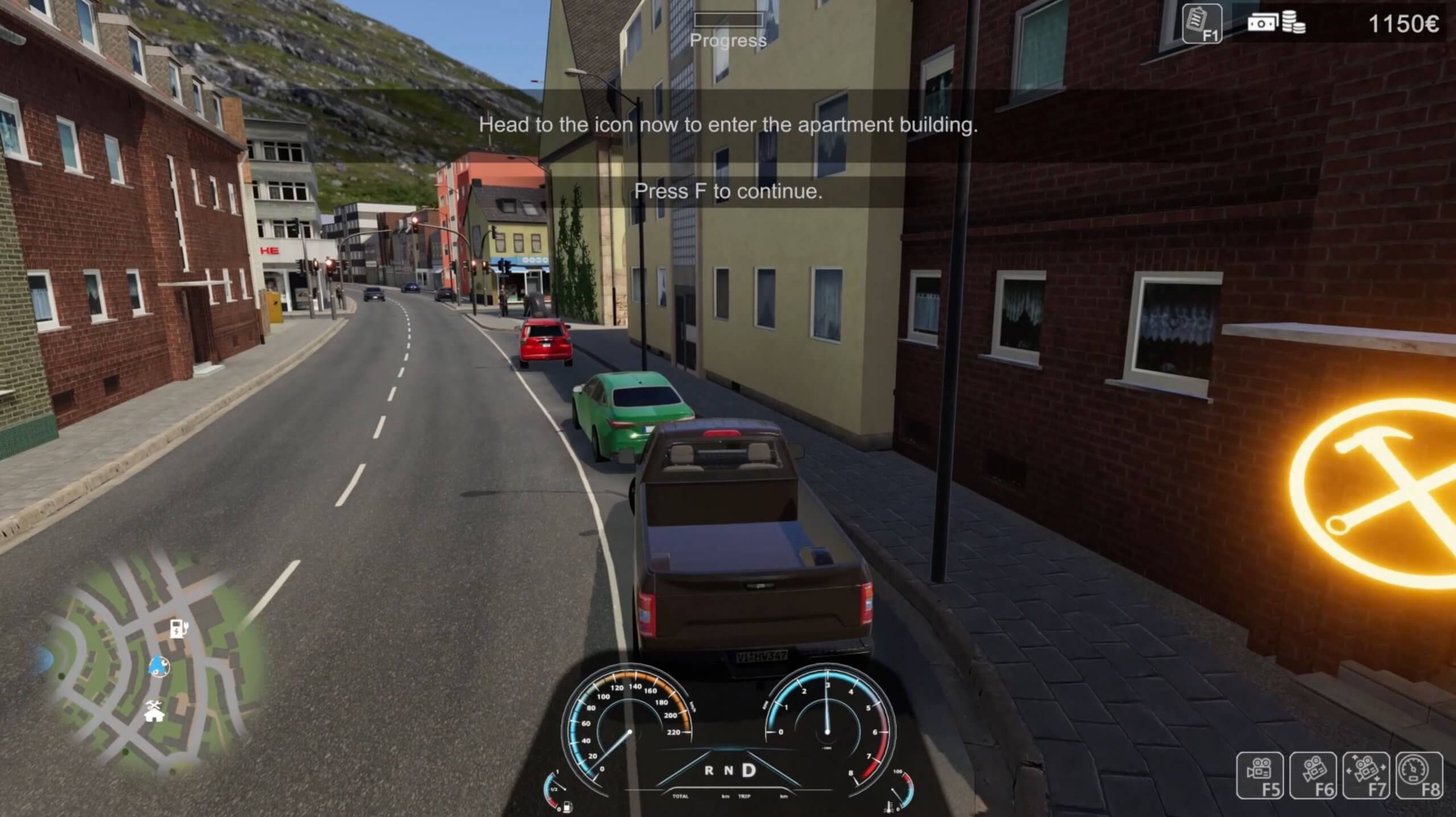Toggle the F8 speedometer display

click(x=1419, y=775)
